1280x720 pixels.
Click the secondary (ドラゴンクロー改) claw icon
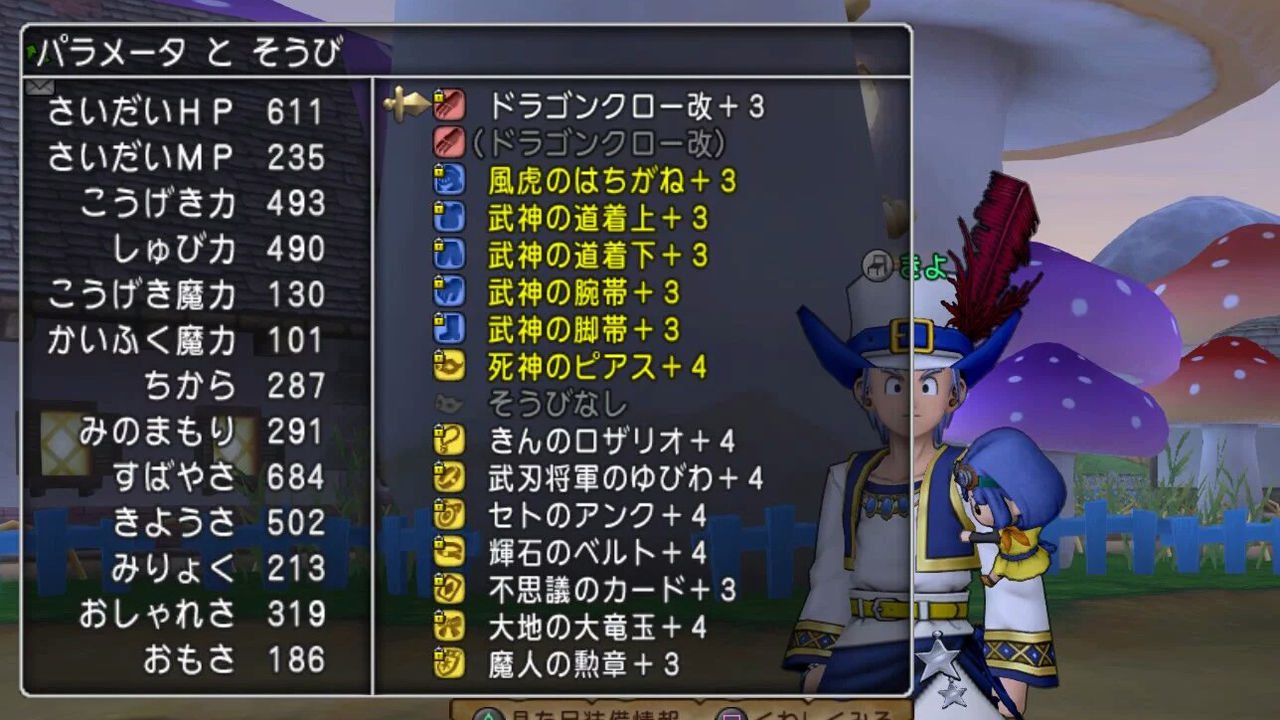[450, 141]
